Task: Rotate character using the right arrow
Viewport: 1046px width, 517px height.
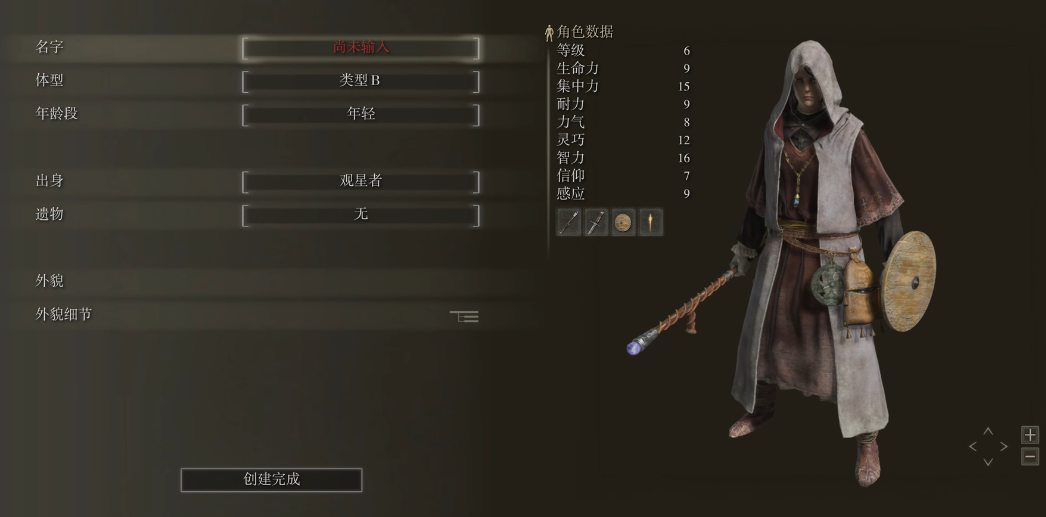Action: click(1003, 446)
